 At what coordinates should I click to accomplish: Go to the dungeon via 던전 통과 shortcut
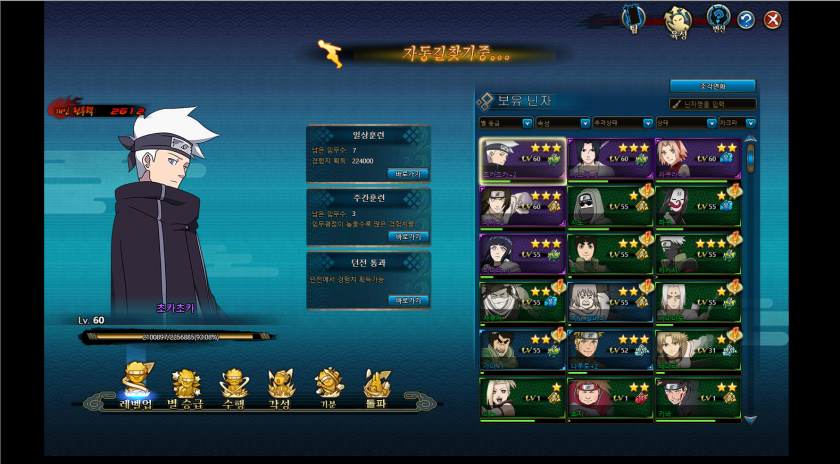[408, 299]
